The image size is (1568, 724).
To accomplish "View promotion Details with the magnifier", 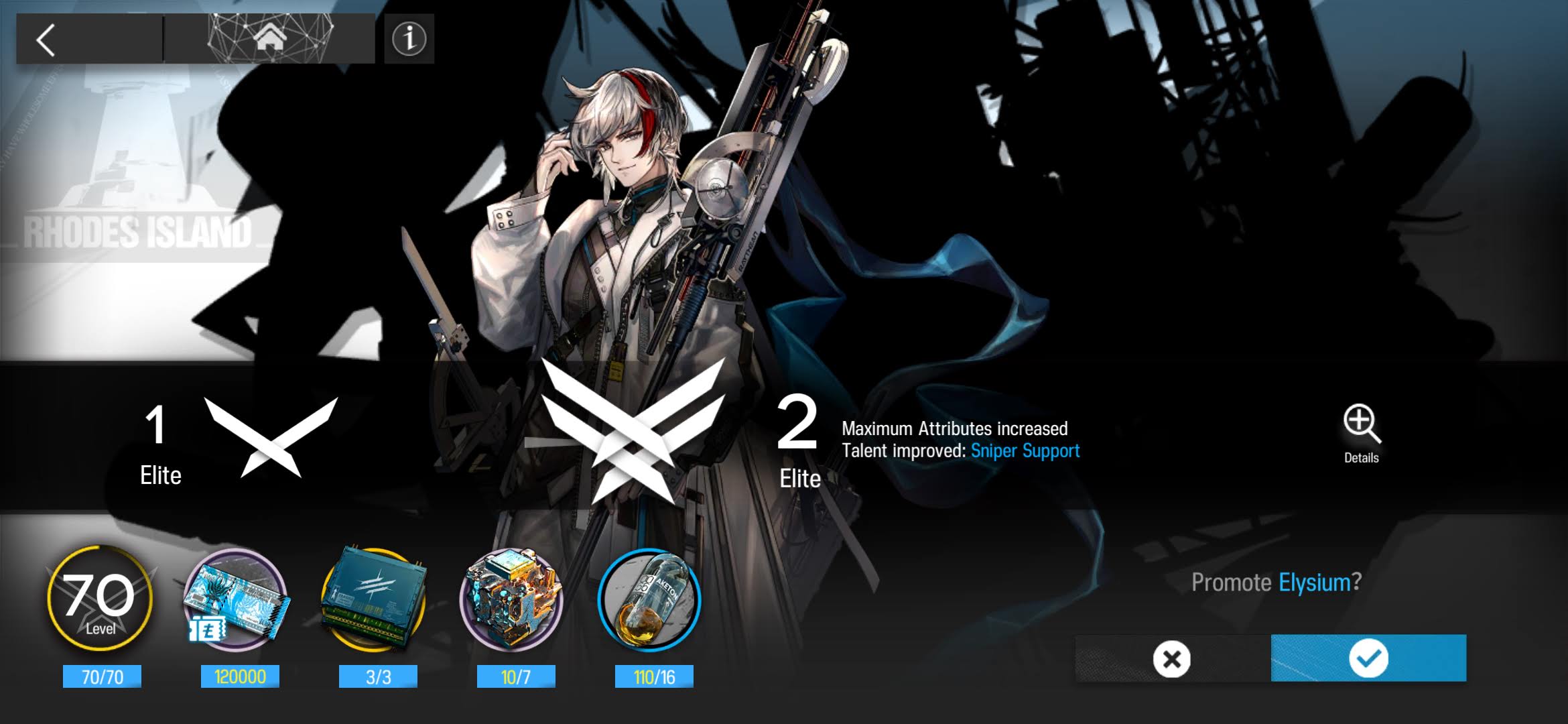I will click(x=1361, y=432).
